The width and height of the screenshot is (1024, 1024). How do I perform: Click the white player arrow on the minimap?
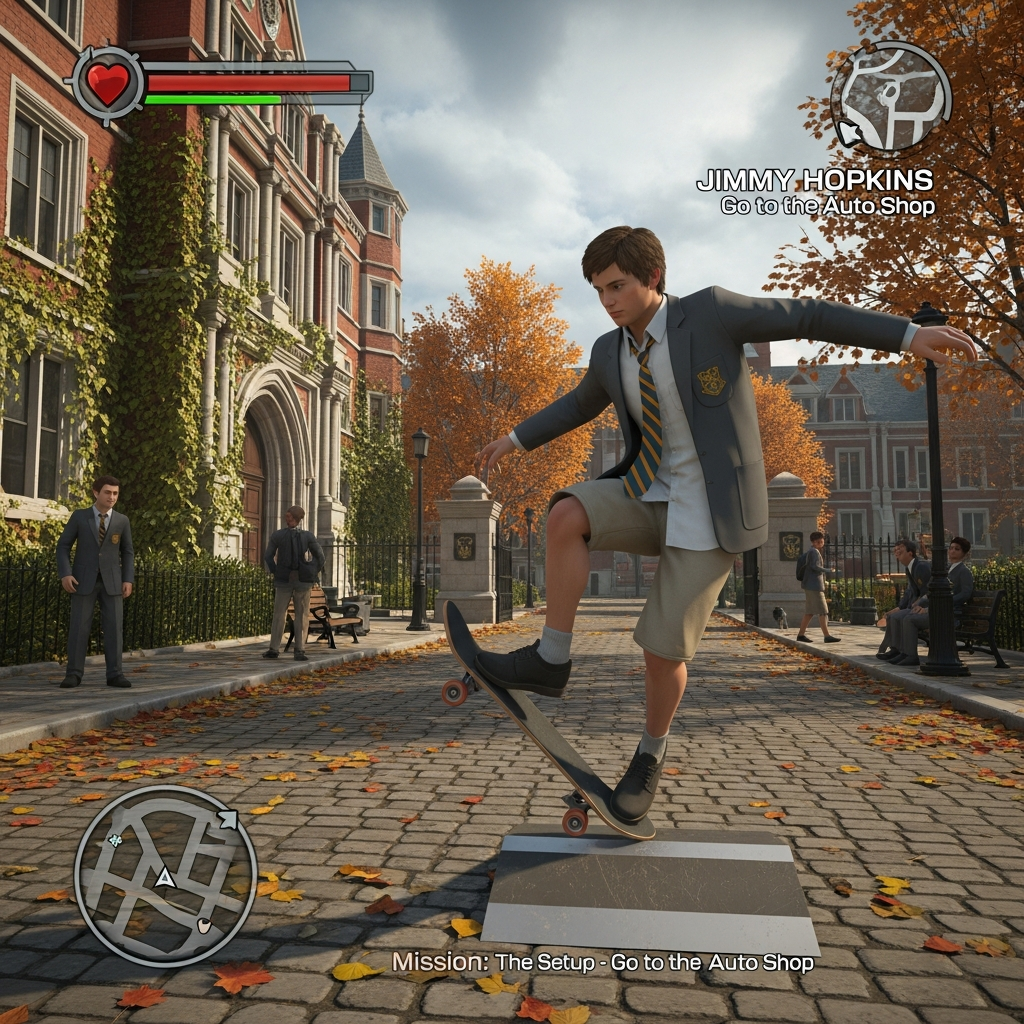point(163,878)
